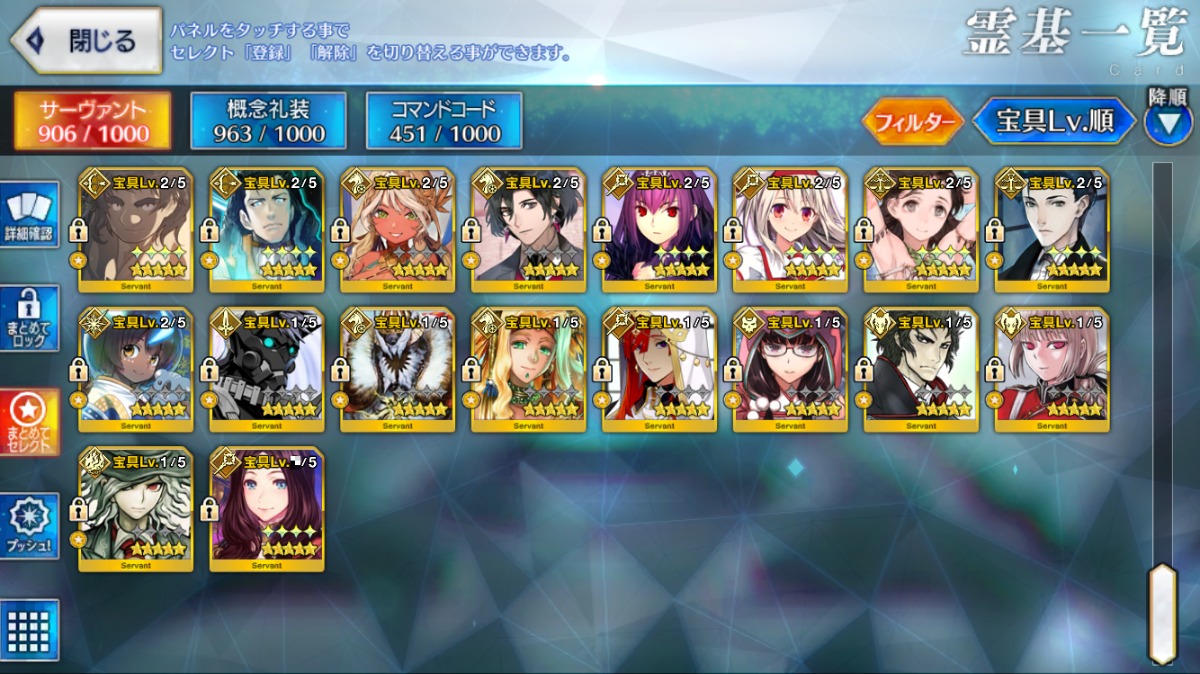Viewport: 1200px width, 674px height.
Task: Switch to the サーヴァント tab
Action: [x=93, y=122]
